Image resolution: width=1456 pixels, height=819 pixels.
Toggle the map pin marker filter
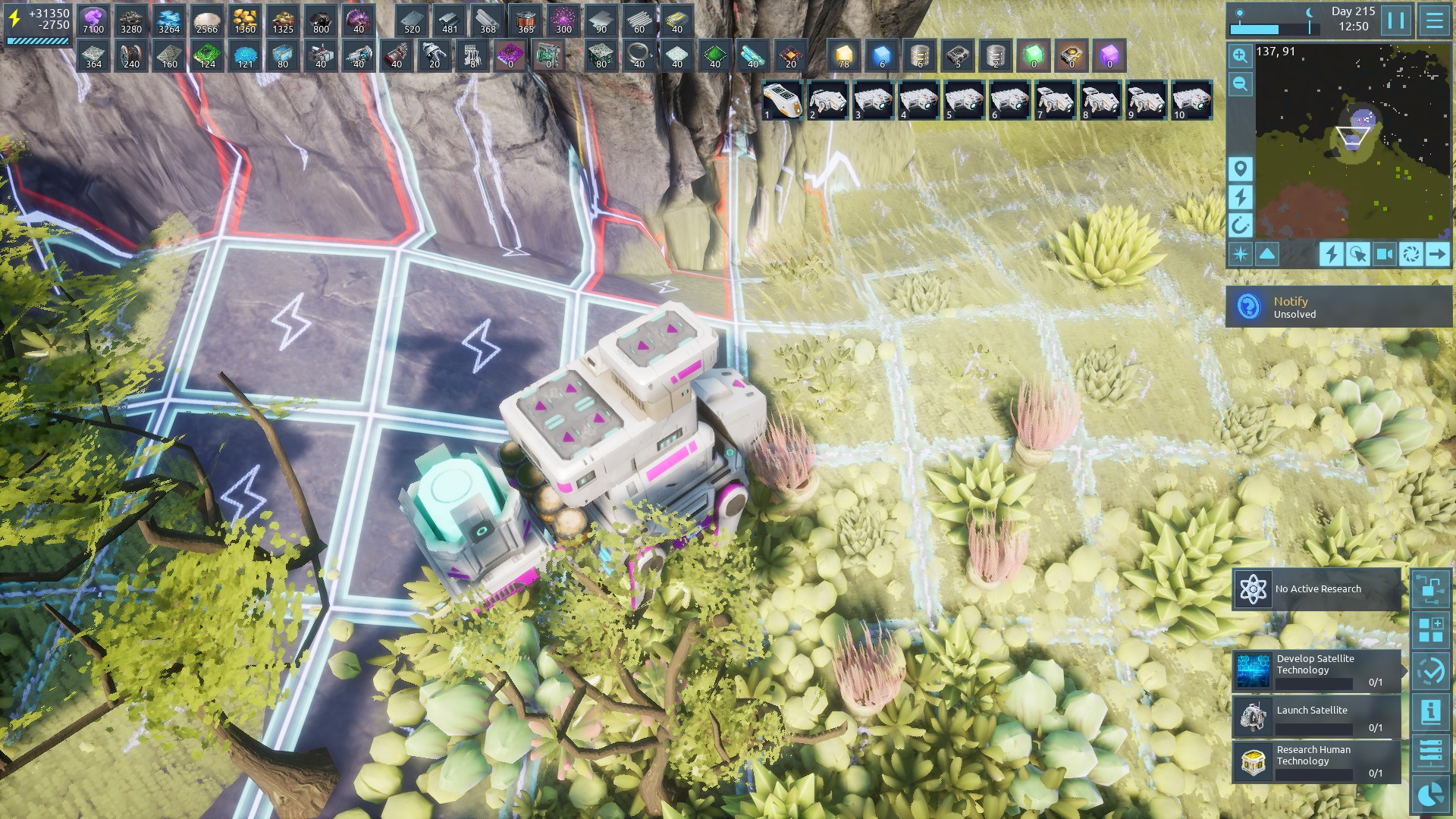point(1241,168)
